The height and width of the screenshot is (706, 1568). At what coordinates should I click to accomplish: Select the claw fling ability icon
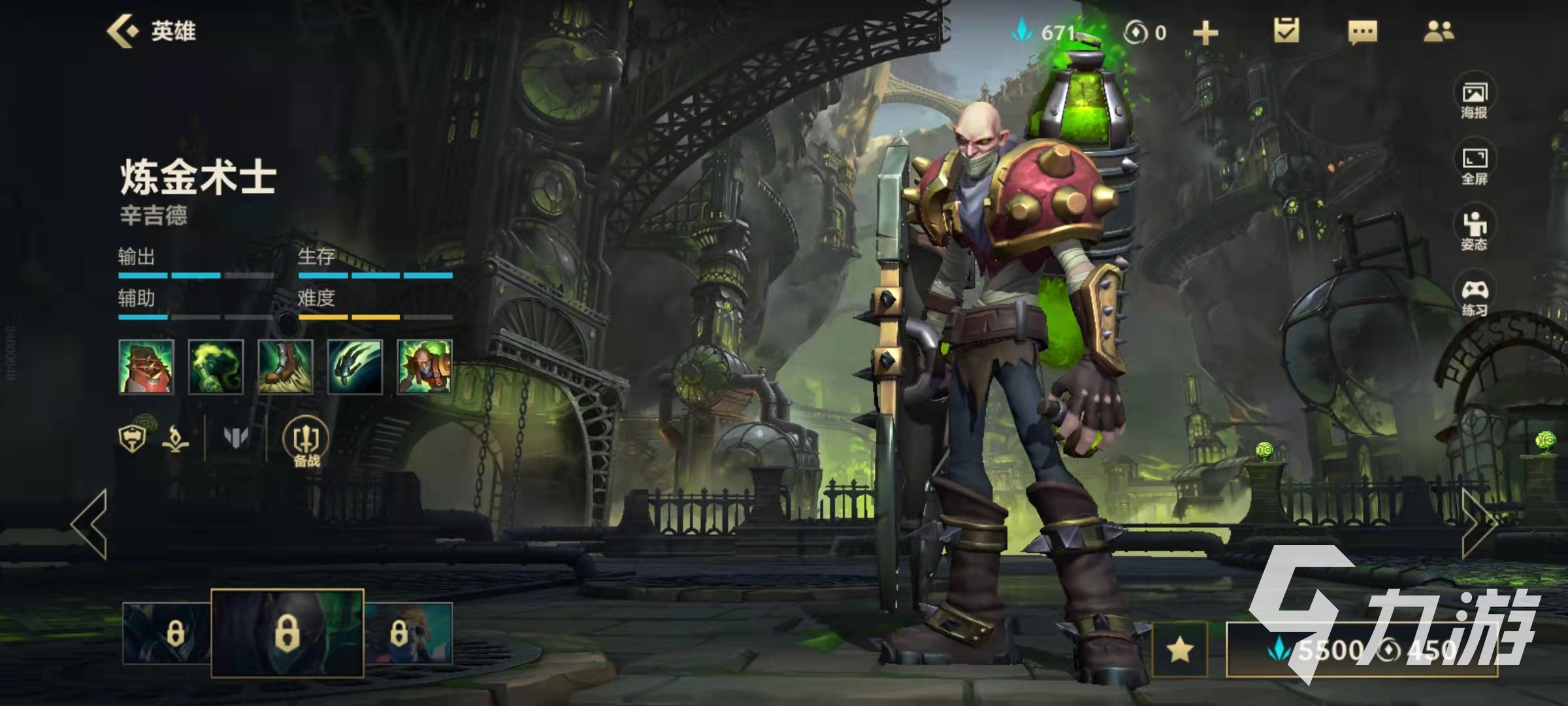coord(355,367)
